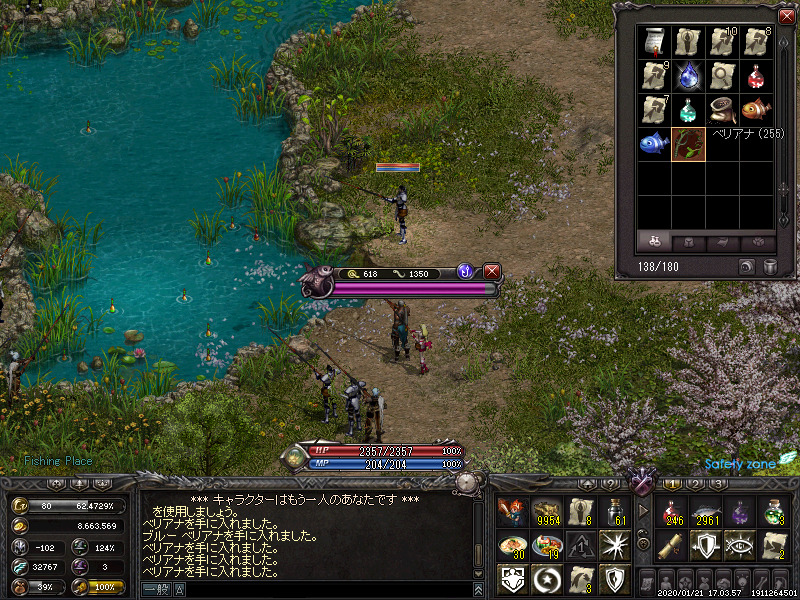
Task: Select the magnifying glass scroll
Action: [723, 75]
